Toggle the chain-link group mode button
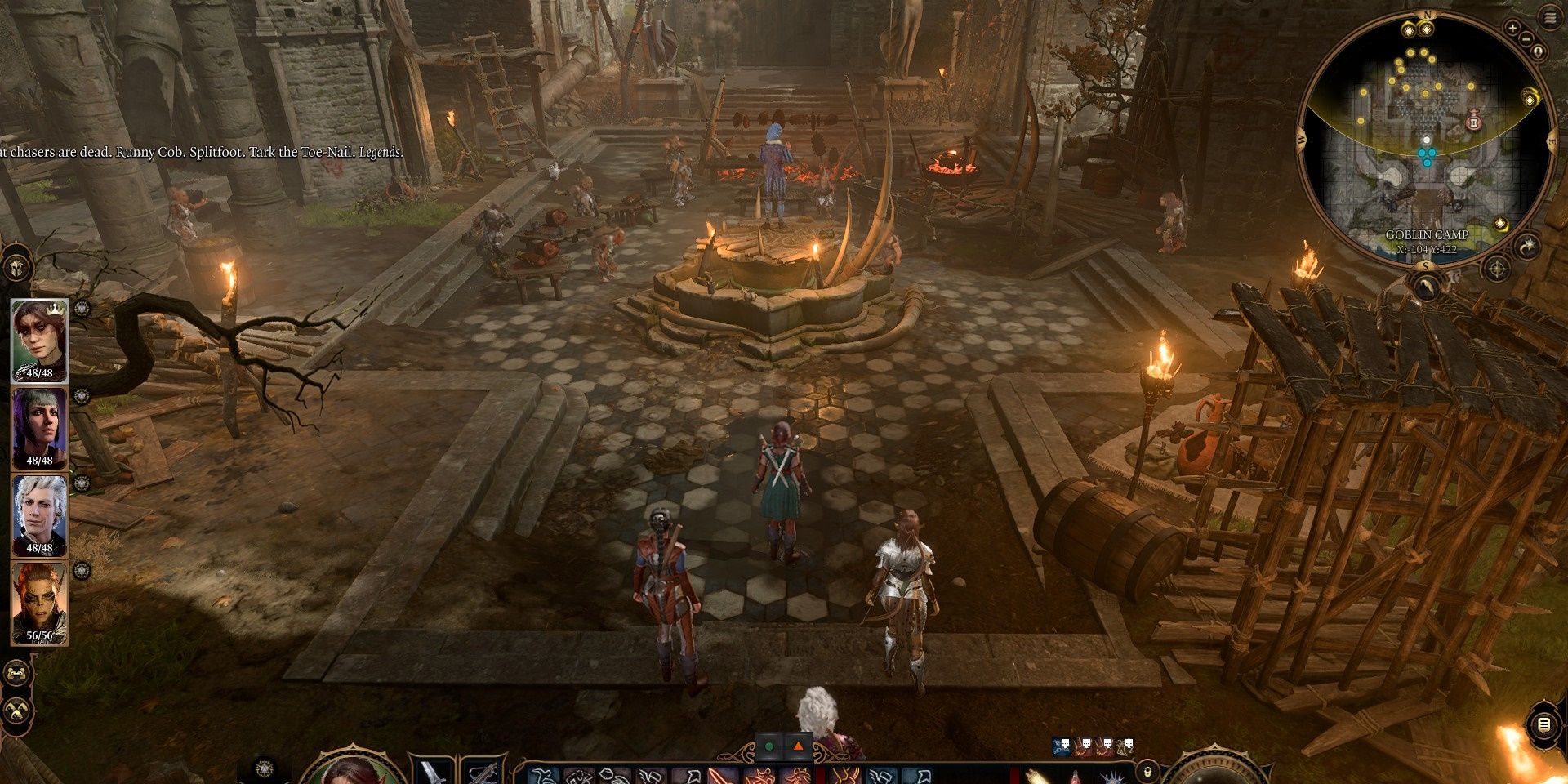The height and width of the screenshot is (784, 1568). click(17, 674)
